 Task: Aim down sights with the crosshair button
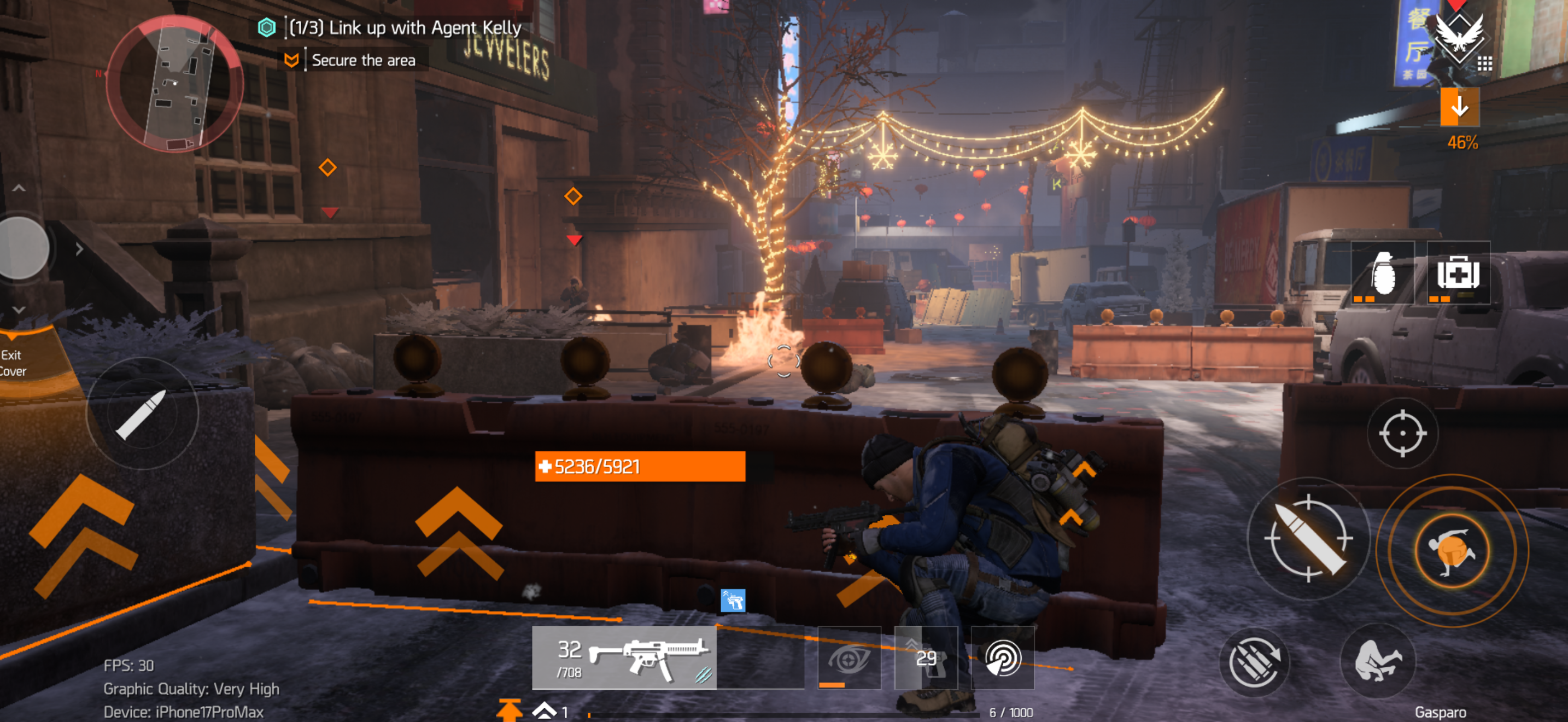point(1402,433)
